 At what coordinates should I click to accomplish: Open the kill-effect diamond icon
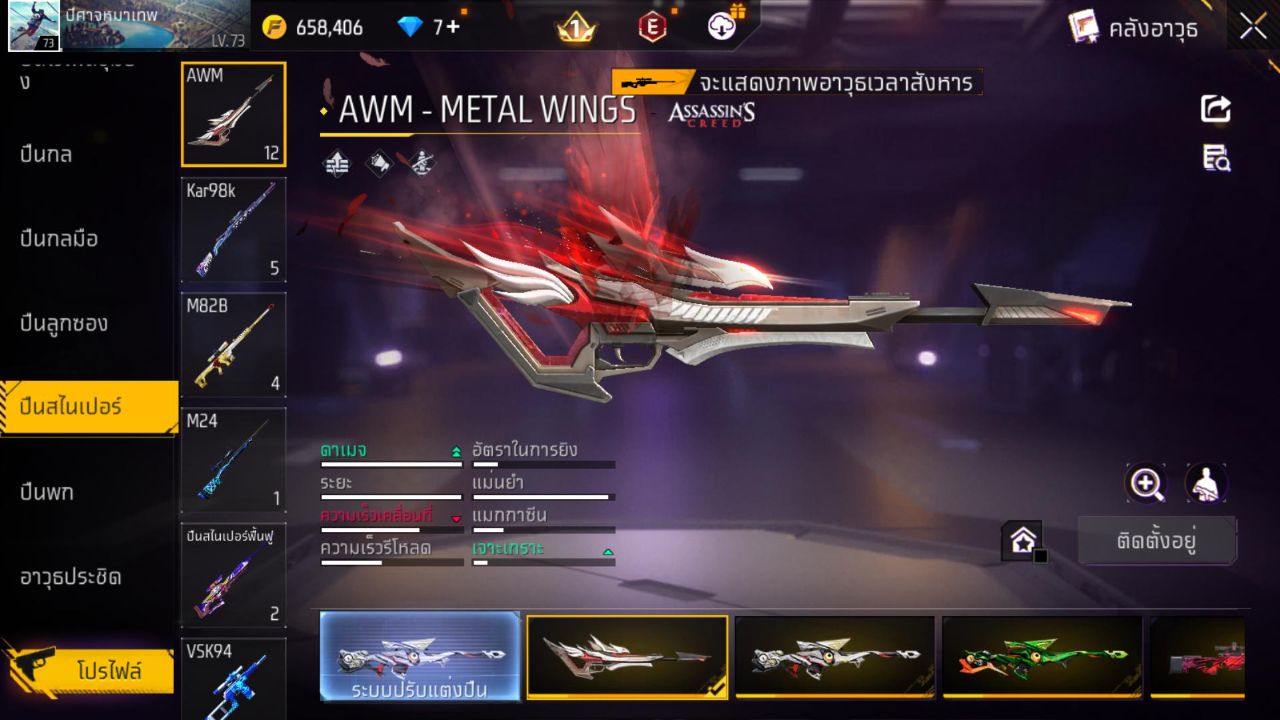[x=421, y=163]
